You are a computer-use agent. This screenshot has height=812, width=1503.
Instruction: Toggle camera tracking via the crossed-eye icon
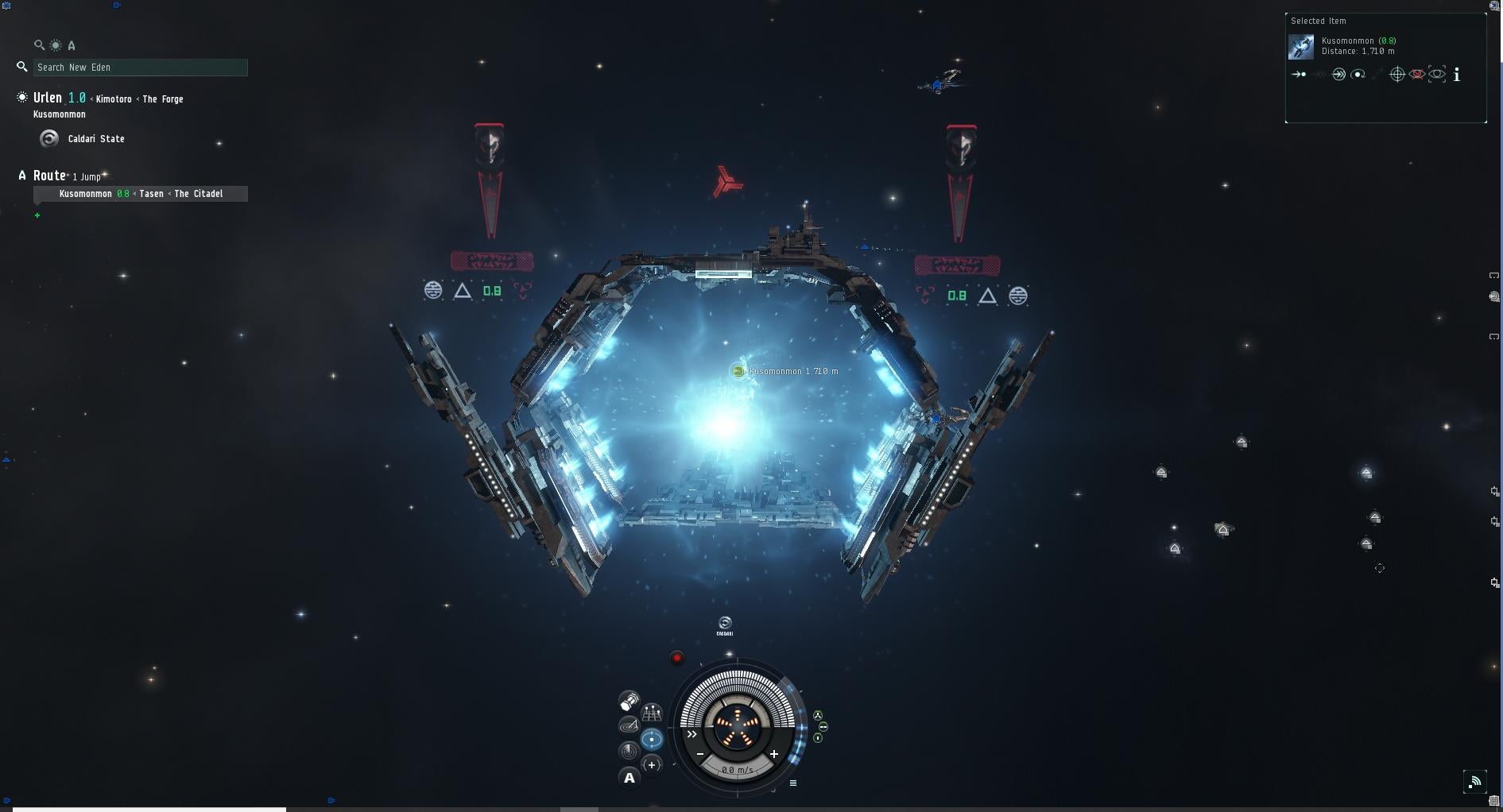click(x=1417, y=74)
